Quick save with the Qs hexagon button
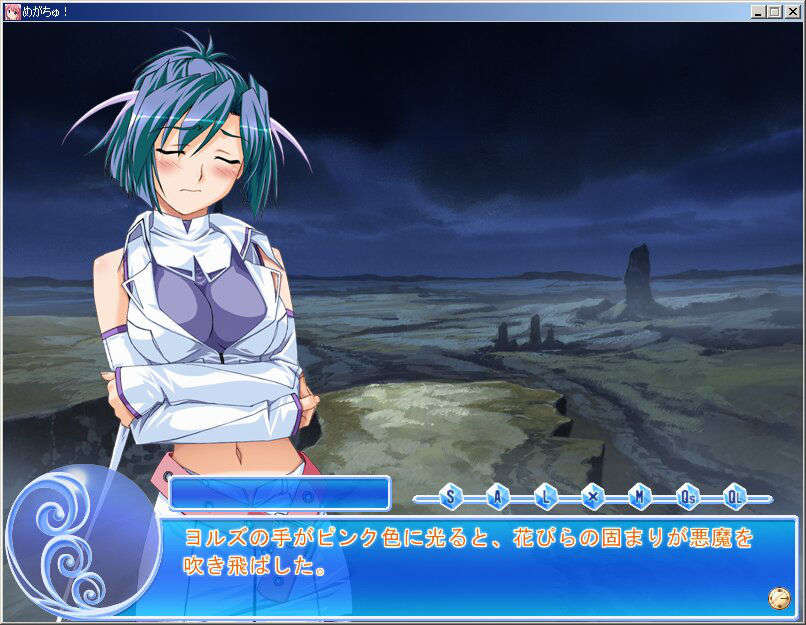806x625 pixels. (687, 496)
